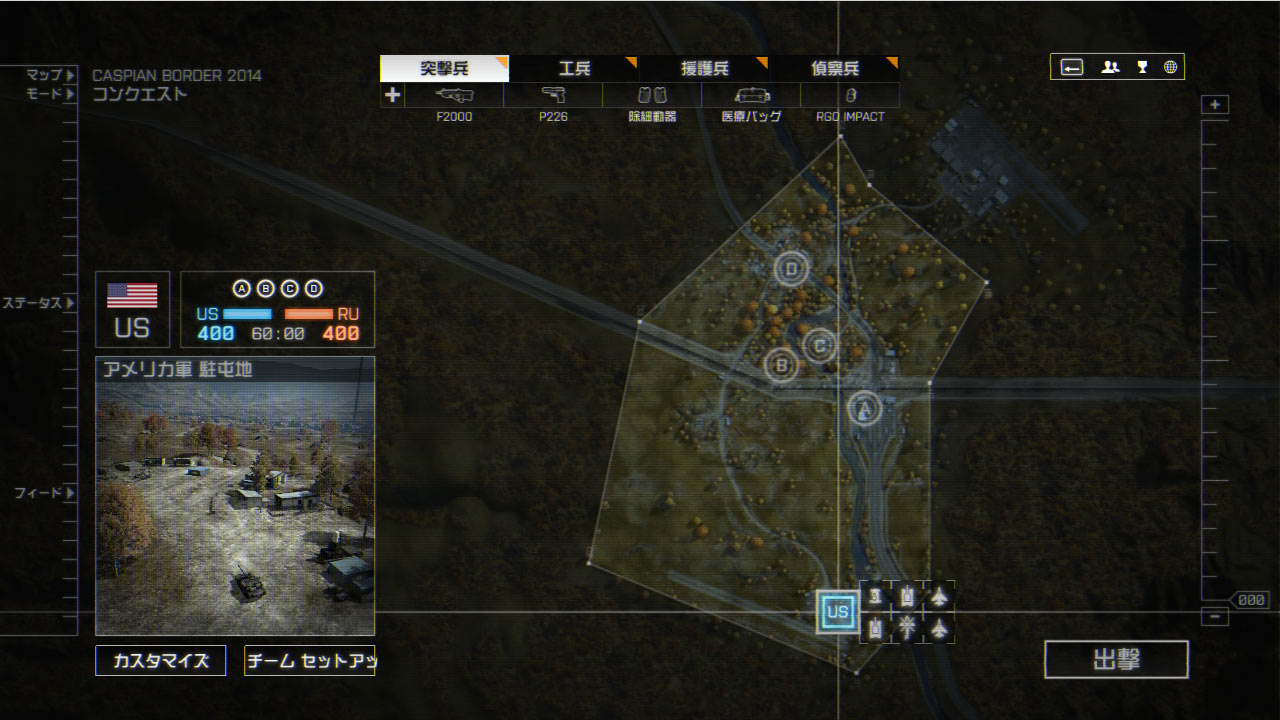Open the trophy scoreboard icon

1142,67
